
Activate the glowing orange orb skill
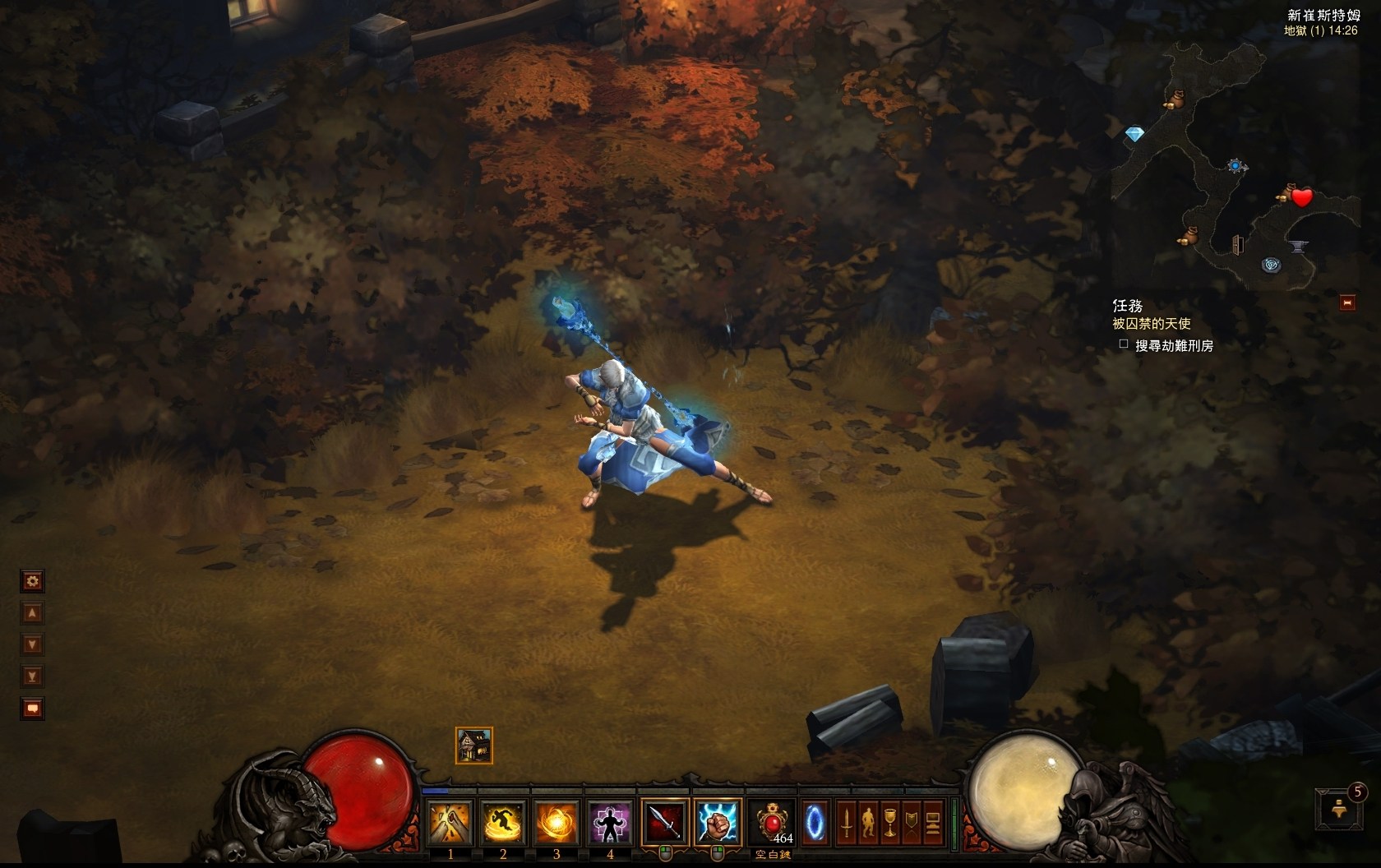(557, 822)
